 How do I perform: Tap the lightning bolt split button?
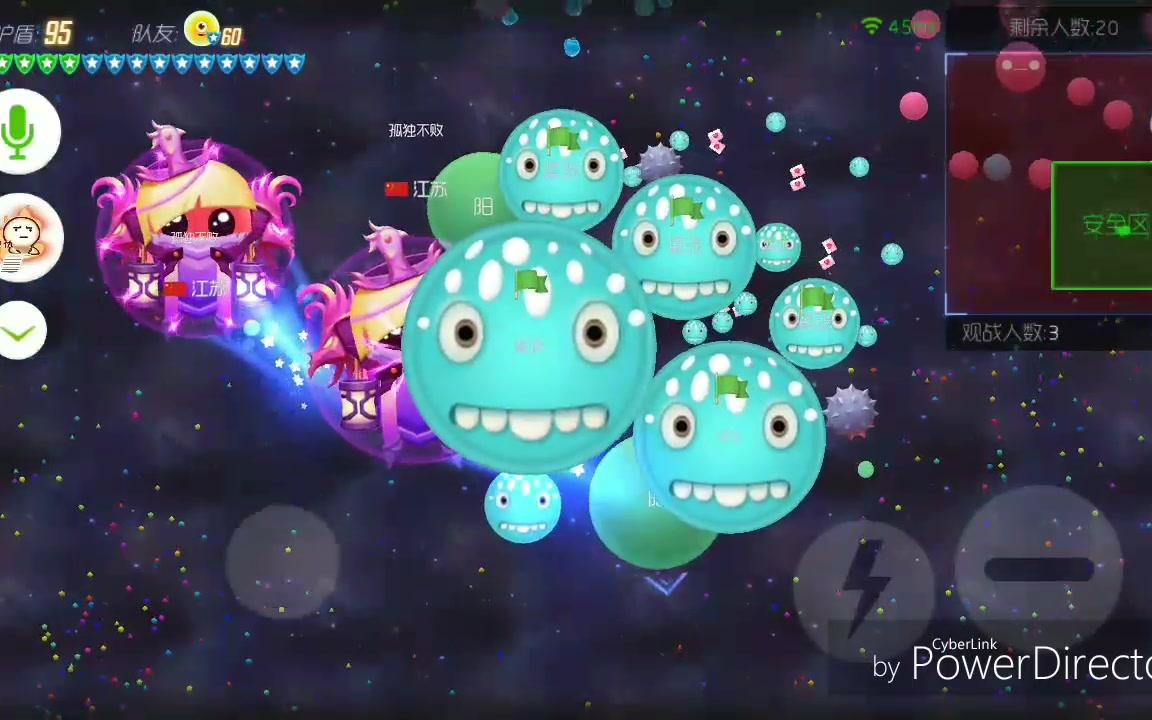tap(864, 580)
